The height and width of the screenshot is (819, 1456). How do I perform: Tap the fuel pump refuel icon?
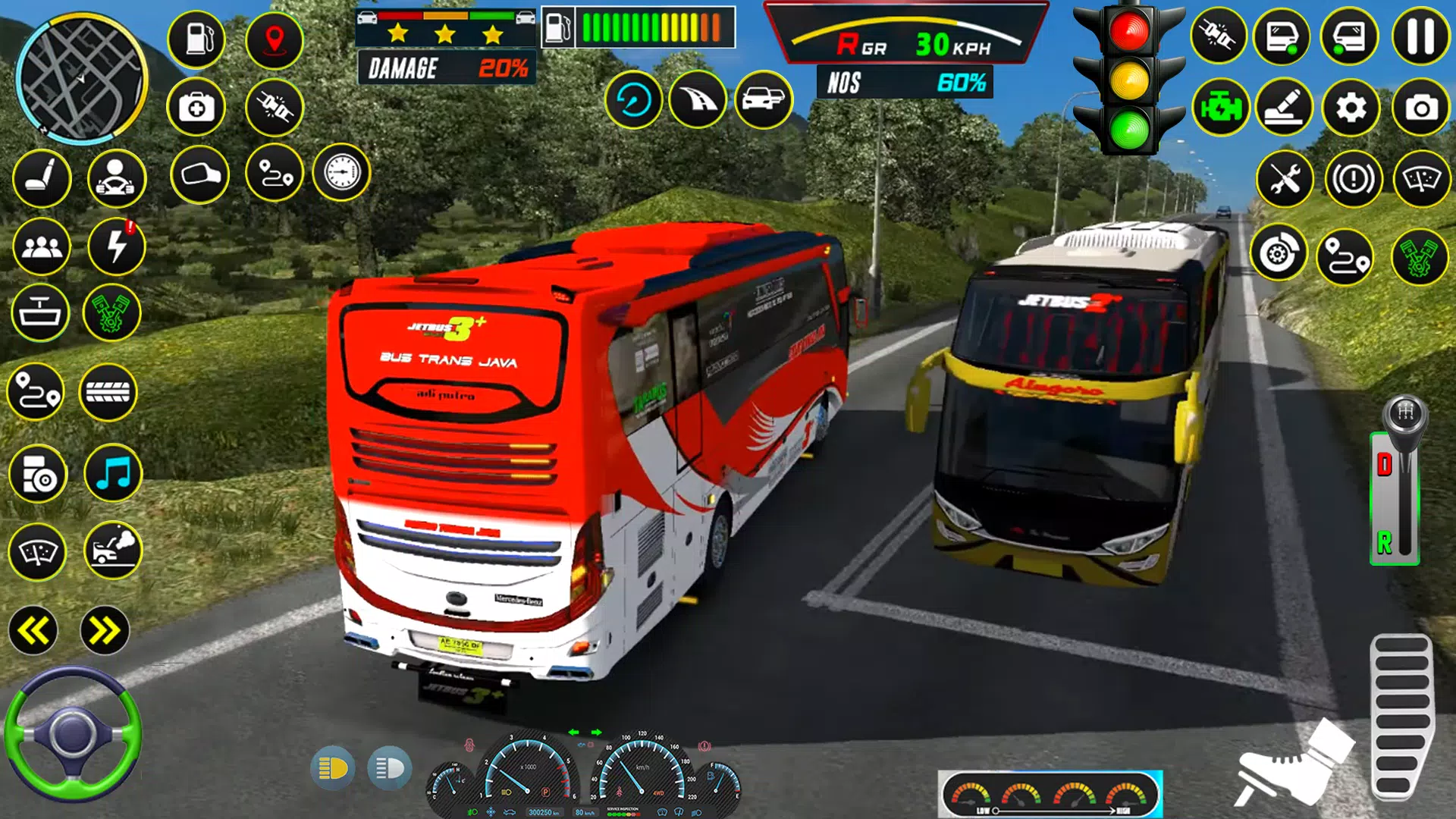coord(196,39)
